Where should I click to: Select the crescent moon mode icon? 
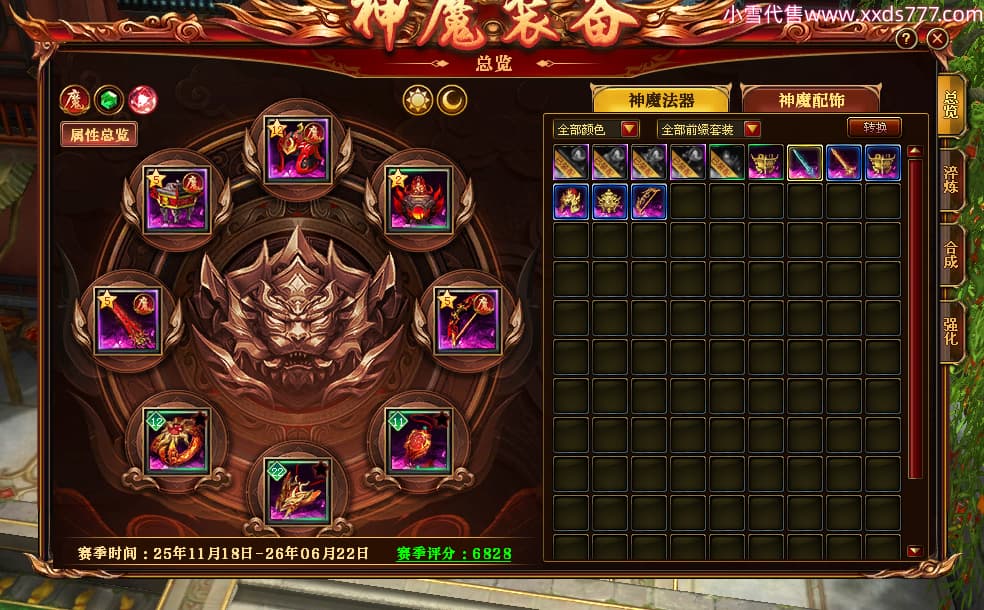(452, 100)
